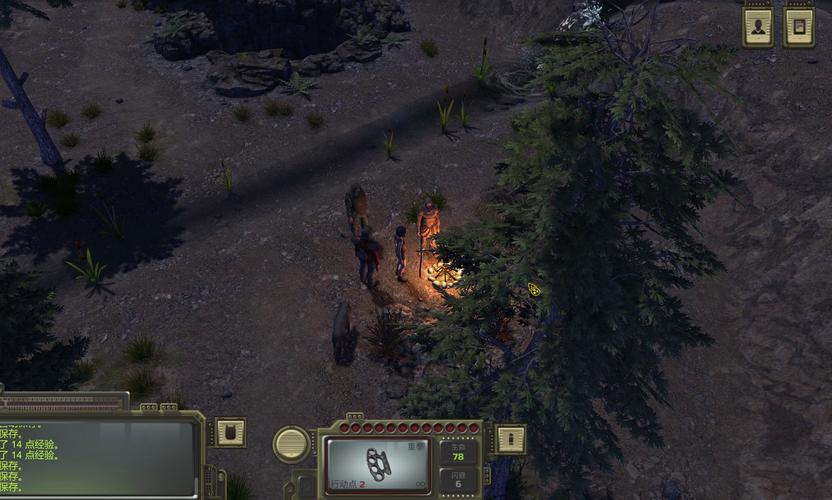Open the character sheet portrait button
Image resolution: width=832 pixels, height=500 pixels.
[x=758, y=27]
